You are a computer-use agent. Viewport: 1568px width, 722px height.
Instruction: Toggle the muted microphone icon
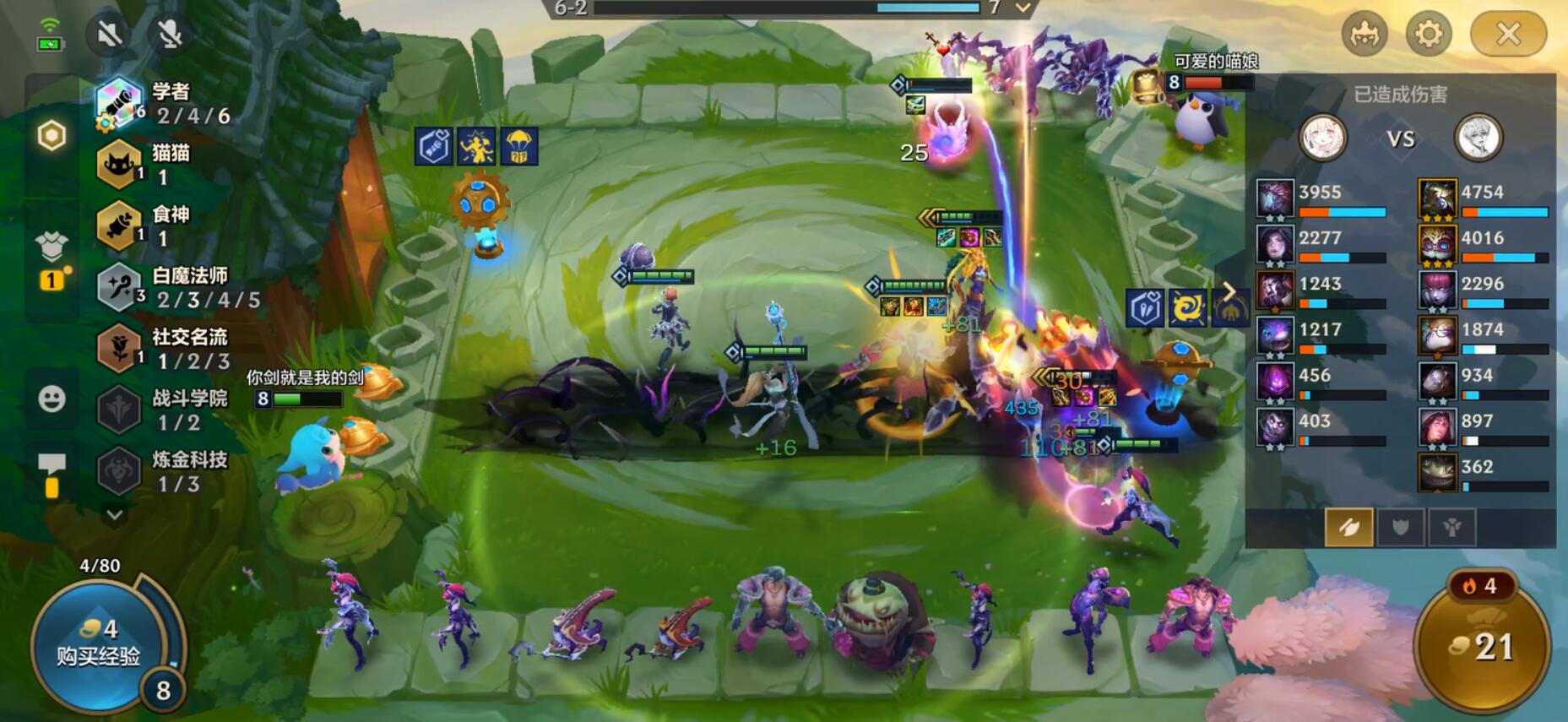pos(170,34)
